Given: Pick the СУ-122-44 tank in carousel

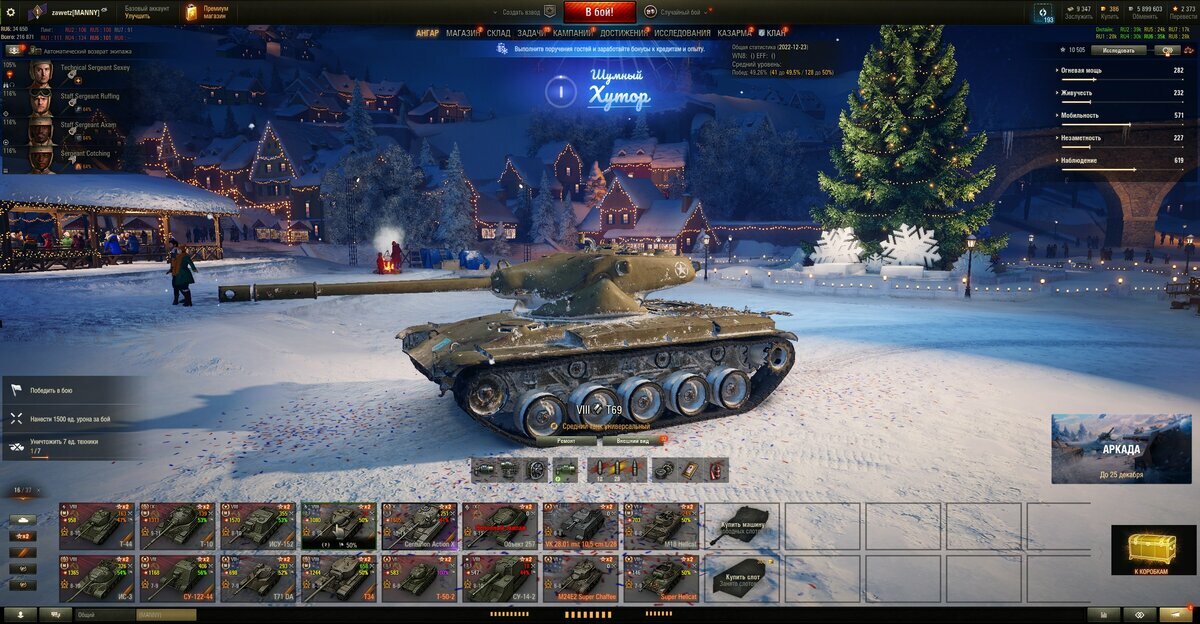Looking at the screenshot, I should click(x=177, y=579).
